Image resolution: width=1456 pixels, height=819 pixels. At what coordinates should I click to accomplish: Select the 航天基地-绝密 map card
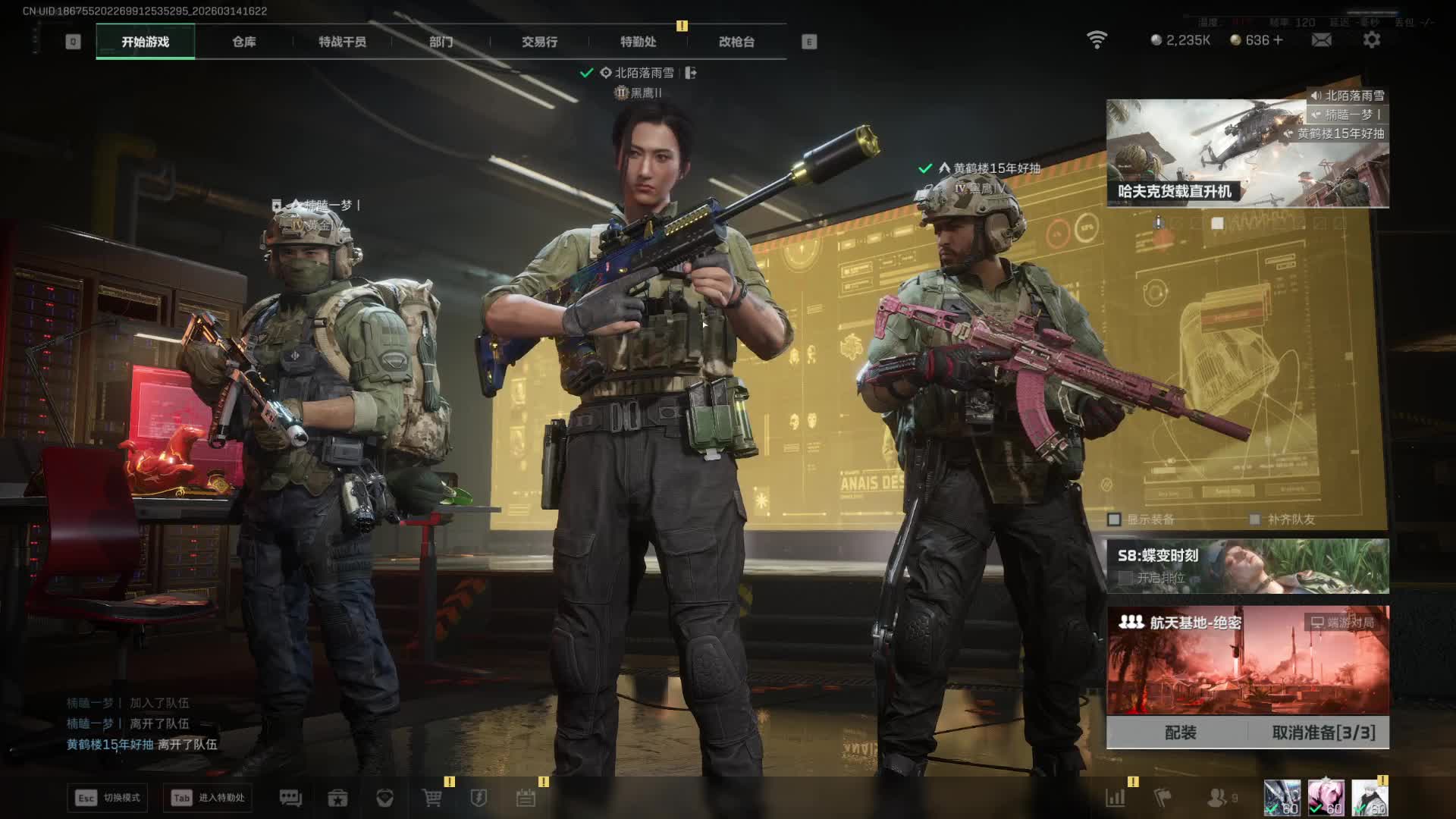(1247, 660)
